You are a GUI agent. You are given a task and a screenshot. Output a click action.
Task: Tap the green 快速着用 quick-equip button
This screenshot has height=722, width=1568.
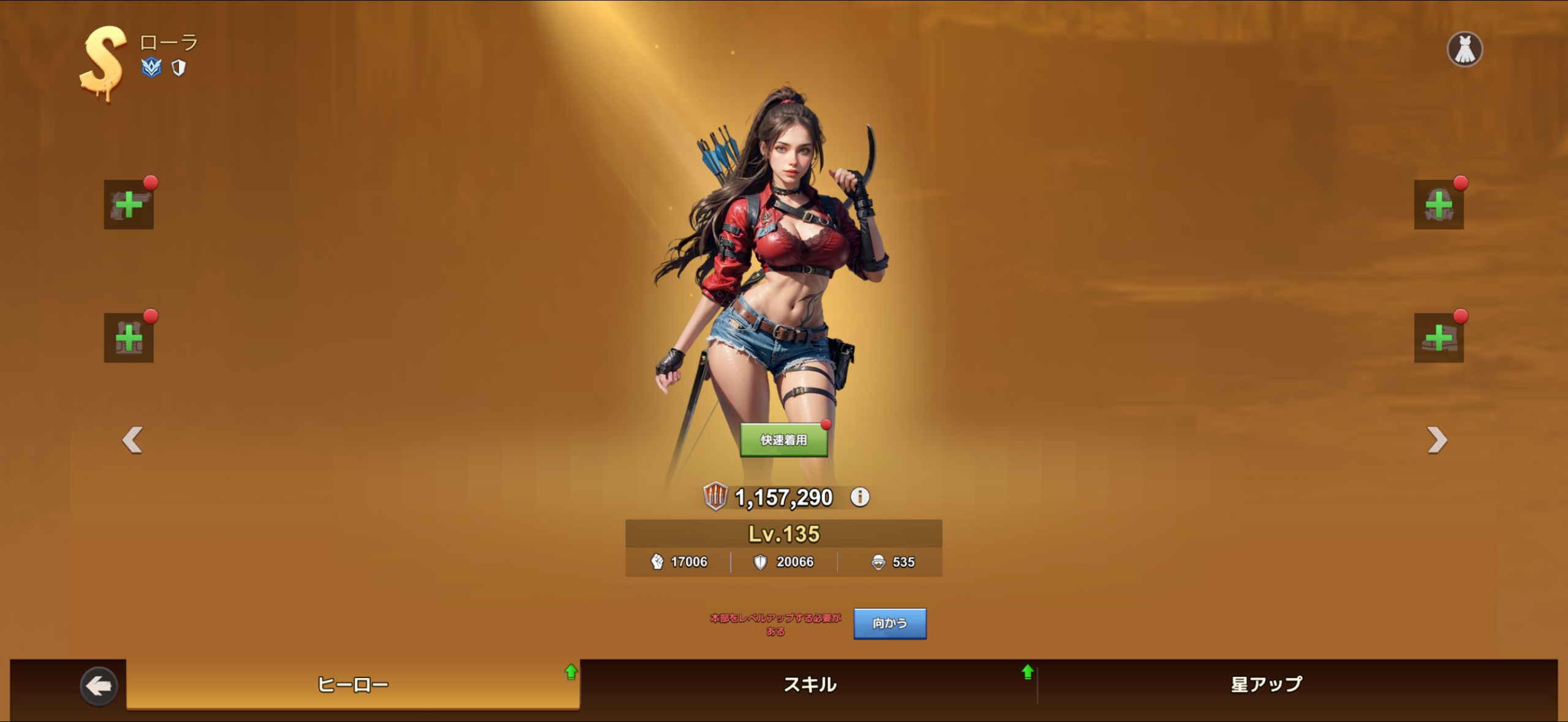coord(783,440)
